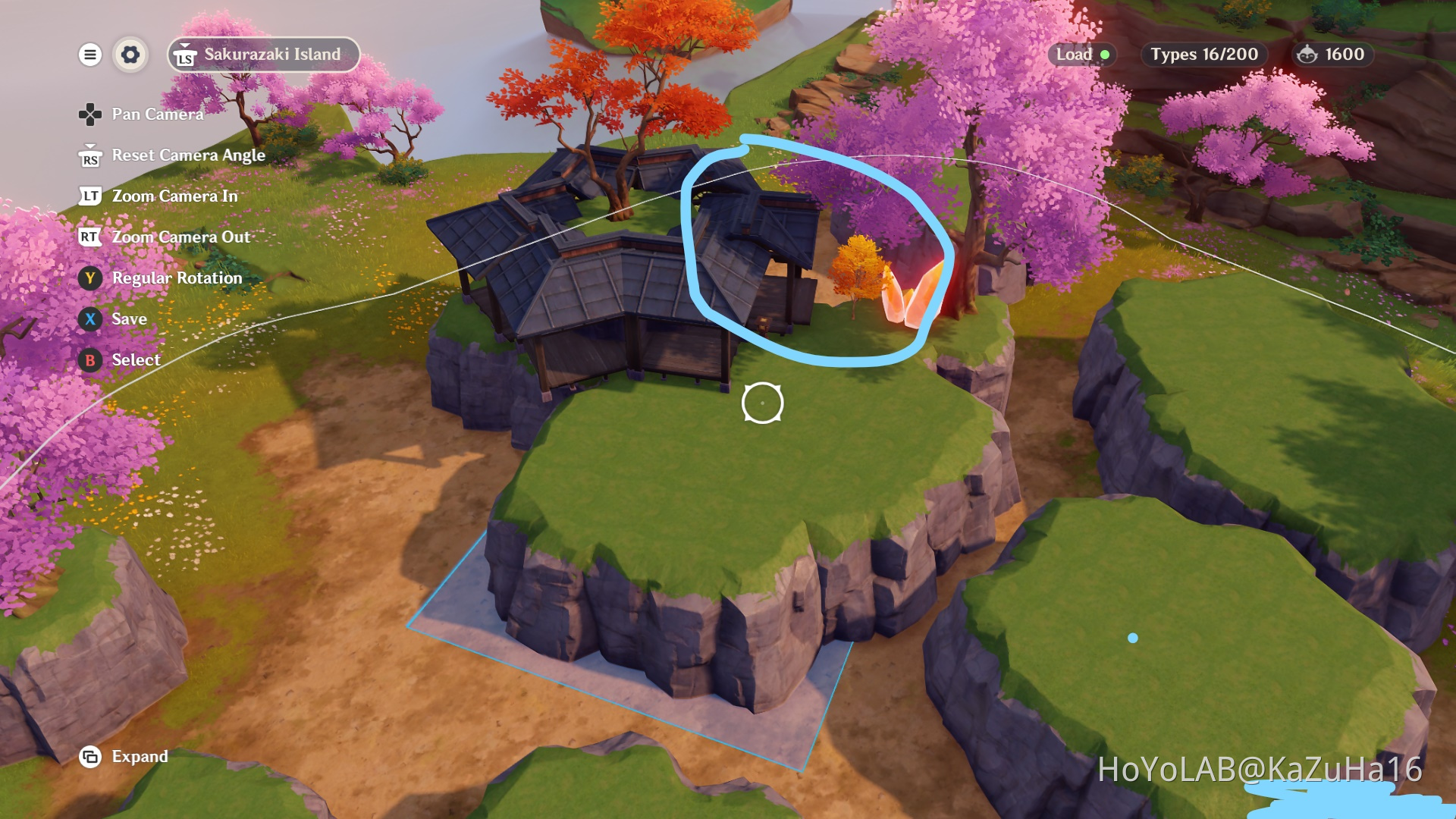Expand the currency display showing 1600
1456x819 pixels.
1331,54
